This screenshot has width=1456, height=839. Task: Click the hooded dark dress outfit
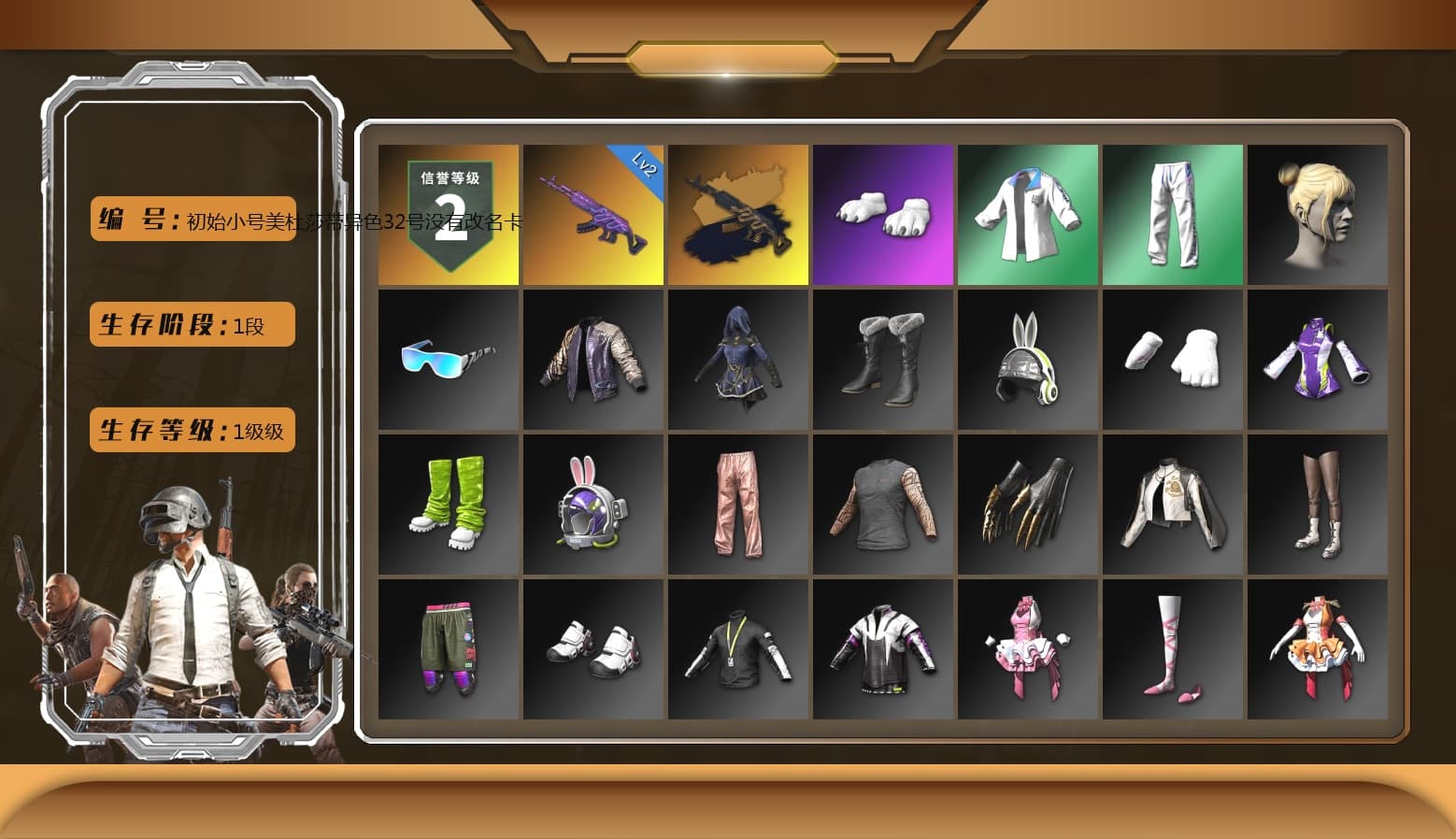point(737,358)
